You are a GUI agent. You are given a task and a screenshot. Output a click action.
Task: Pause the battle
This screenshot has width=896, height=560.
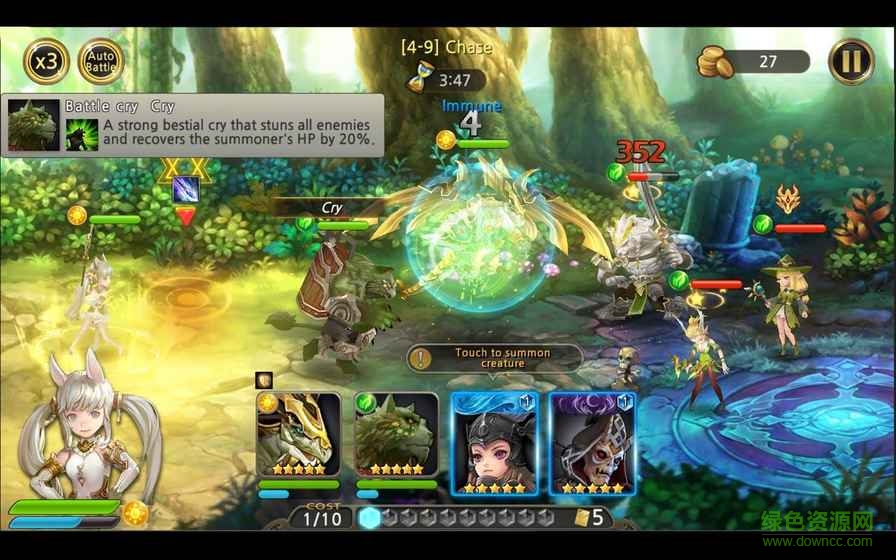[851, 61]
